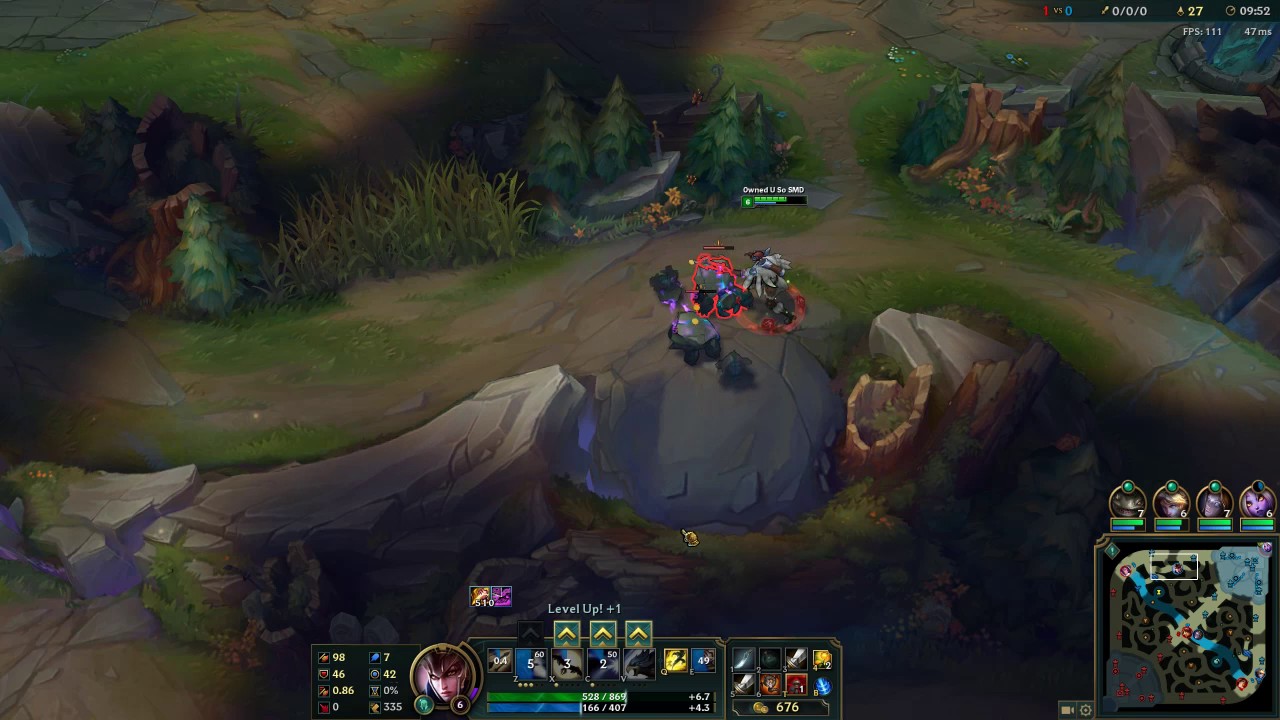Level up the X ability
1280x720 pixels.
(567, 633)
